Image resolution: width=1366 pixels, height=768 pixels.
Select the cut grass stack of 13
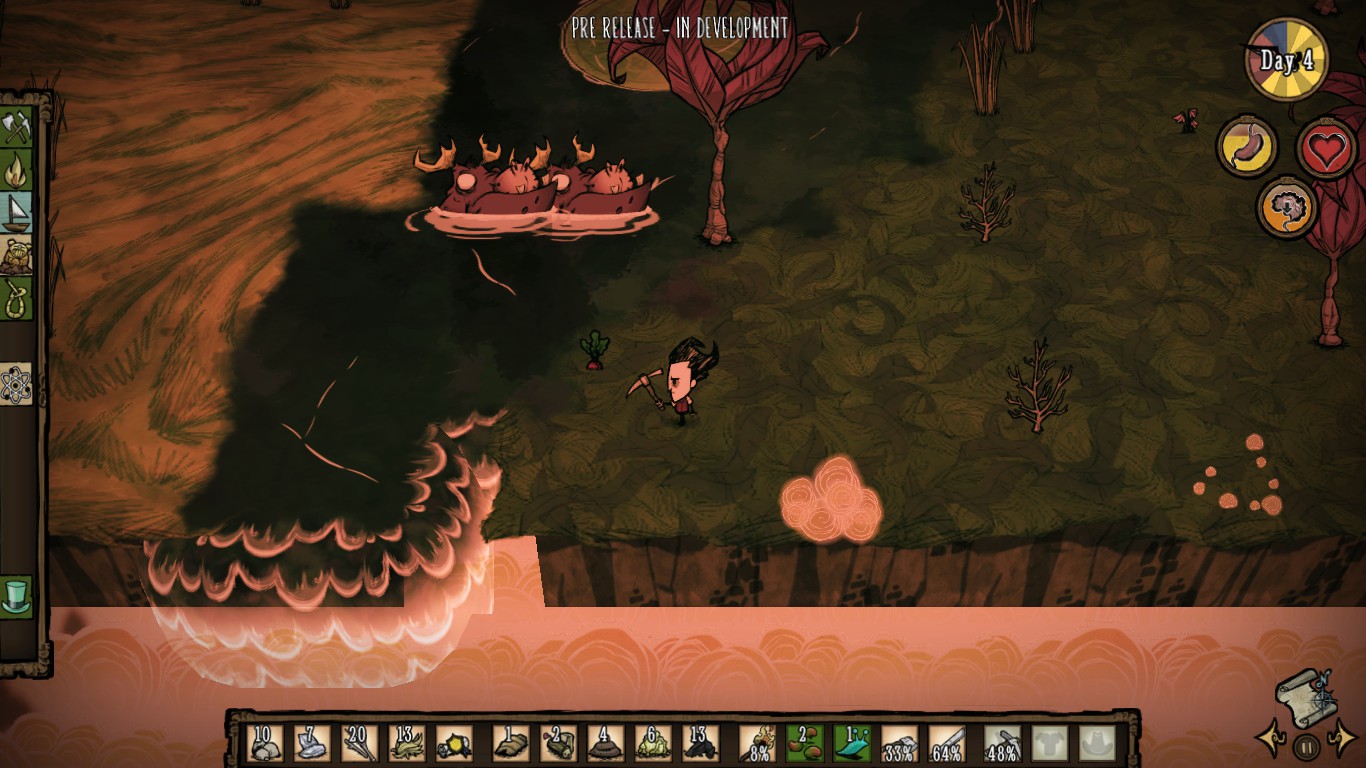click(x=406, y=743)
